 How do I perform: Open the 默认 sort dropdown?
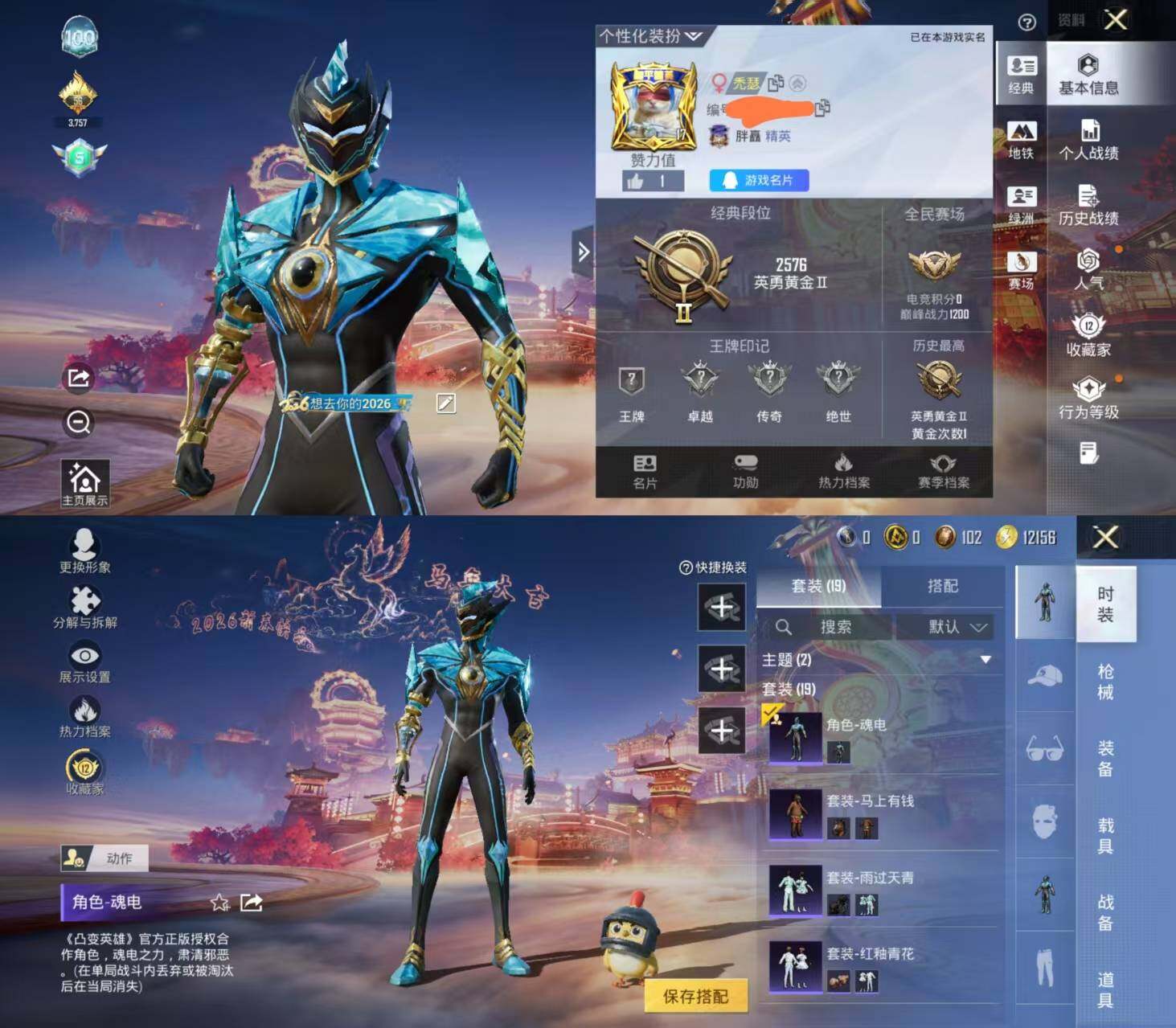tap(954, 627)
